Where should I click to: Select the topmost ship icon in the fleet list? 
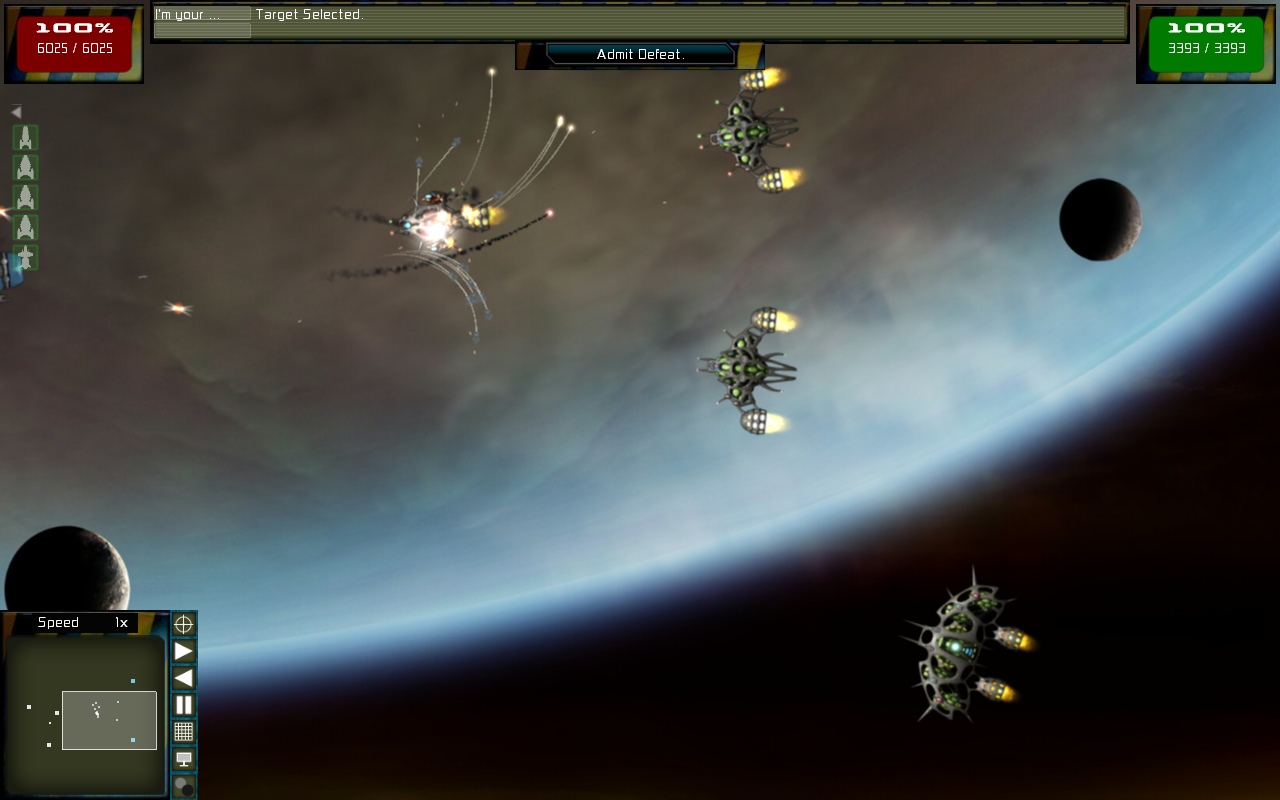tap(25, 138)
